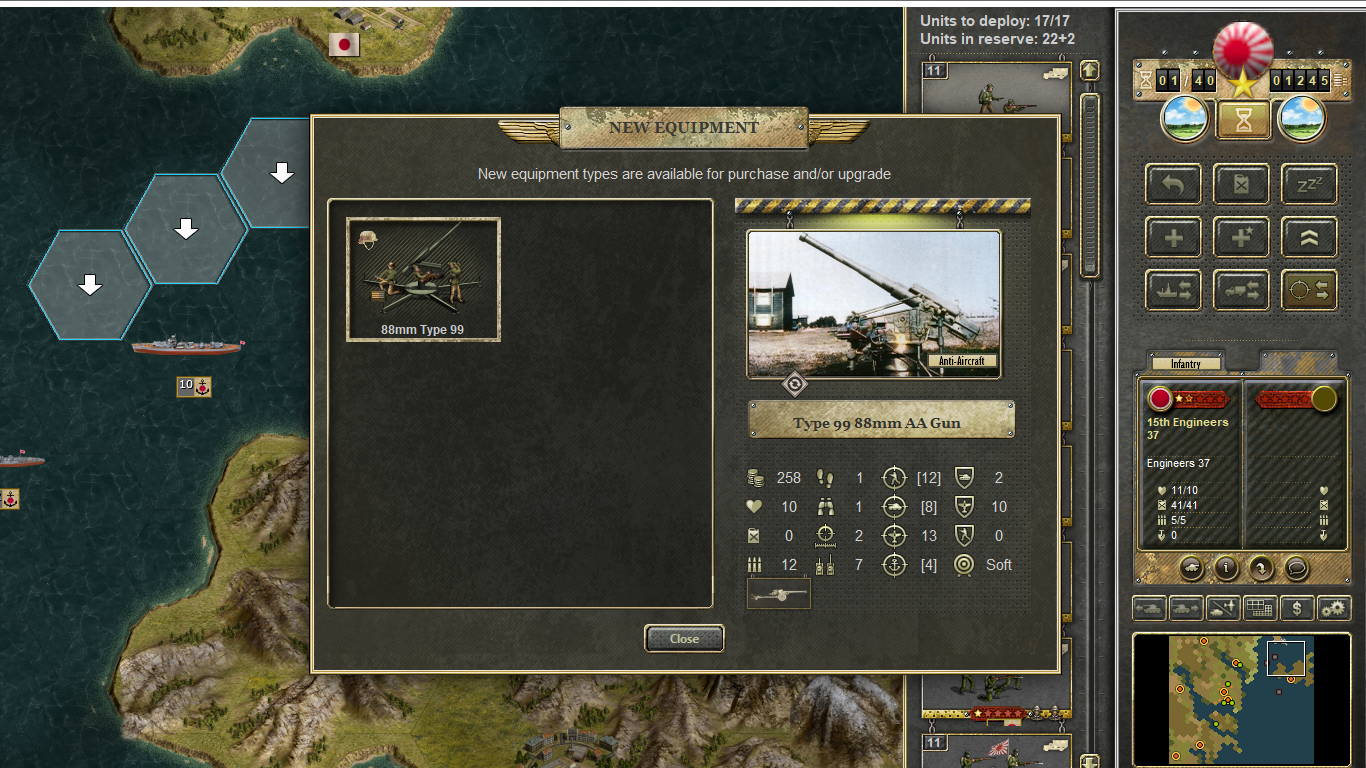Upgrade unit with the chevrons button
The height and width of the screenshot is (768, 1366).
(1309, 237)
